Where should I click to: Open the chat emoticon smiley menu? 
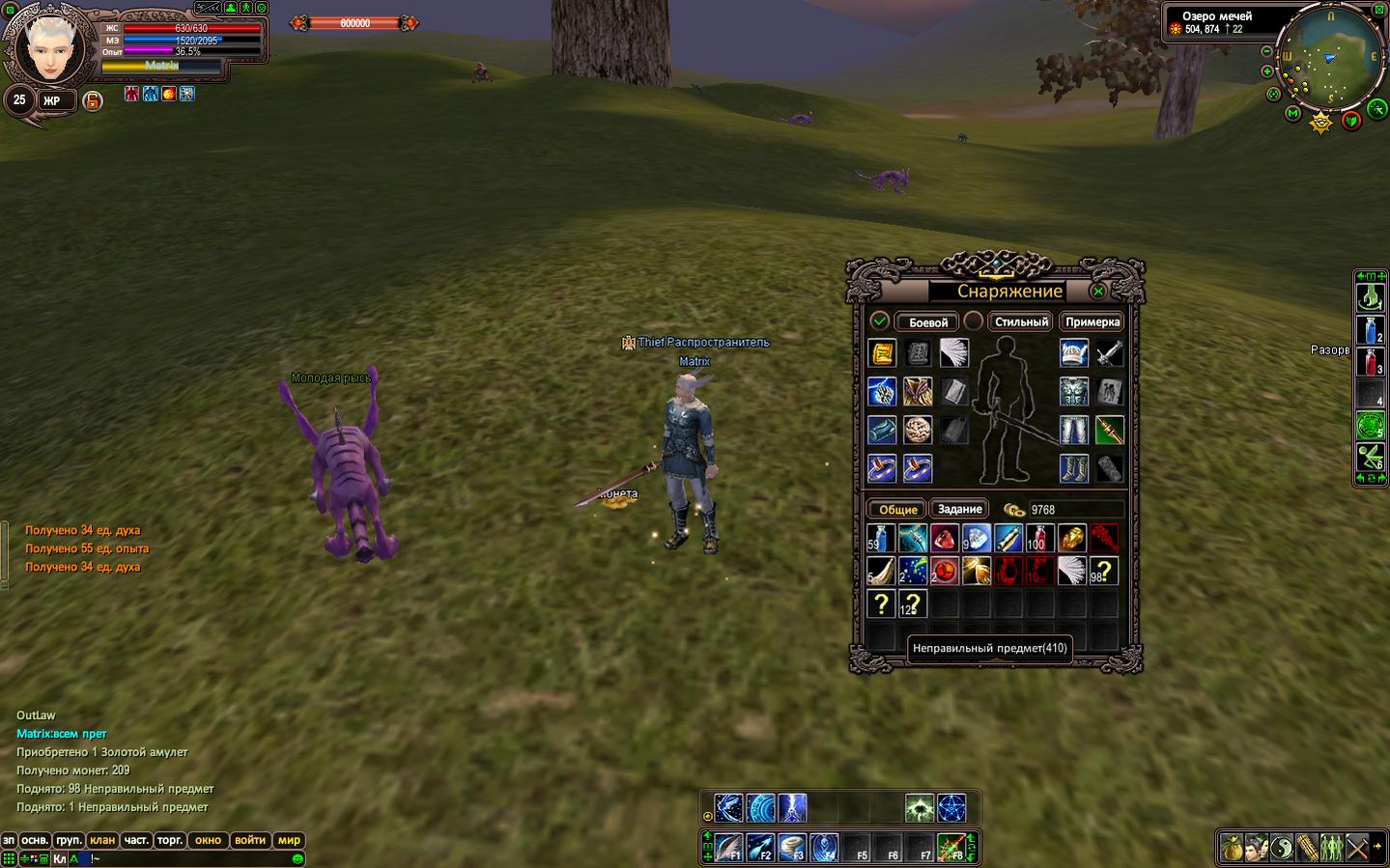coord(298,858)
